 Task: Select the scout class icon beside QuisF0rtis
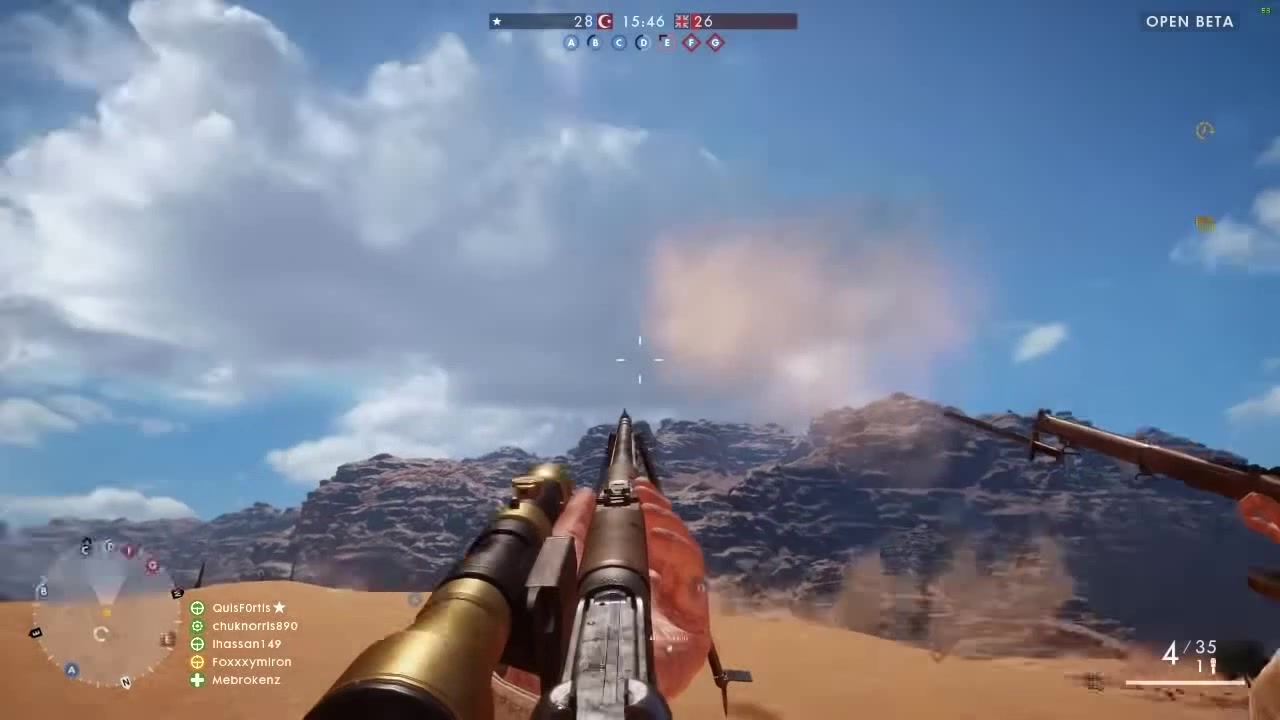point(197,607)
